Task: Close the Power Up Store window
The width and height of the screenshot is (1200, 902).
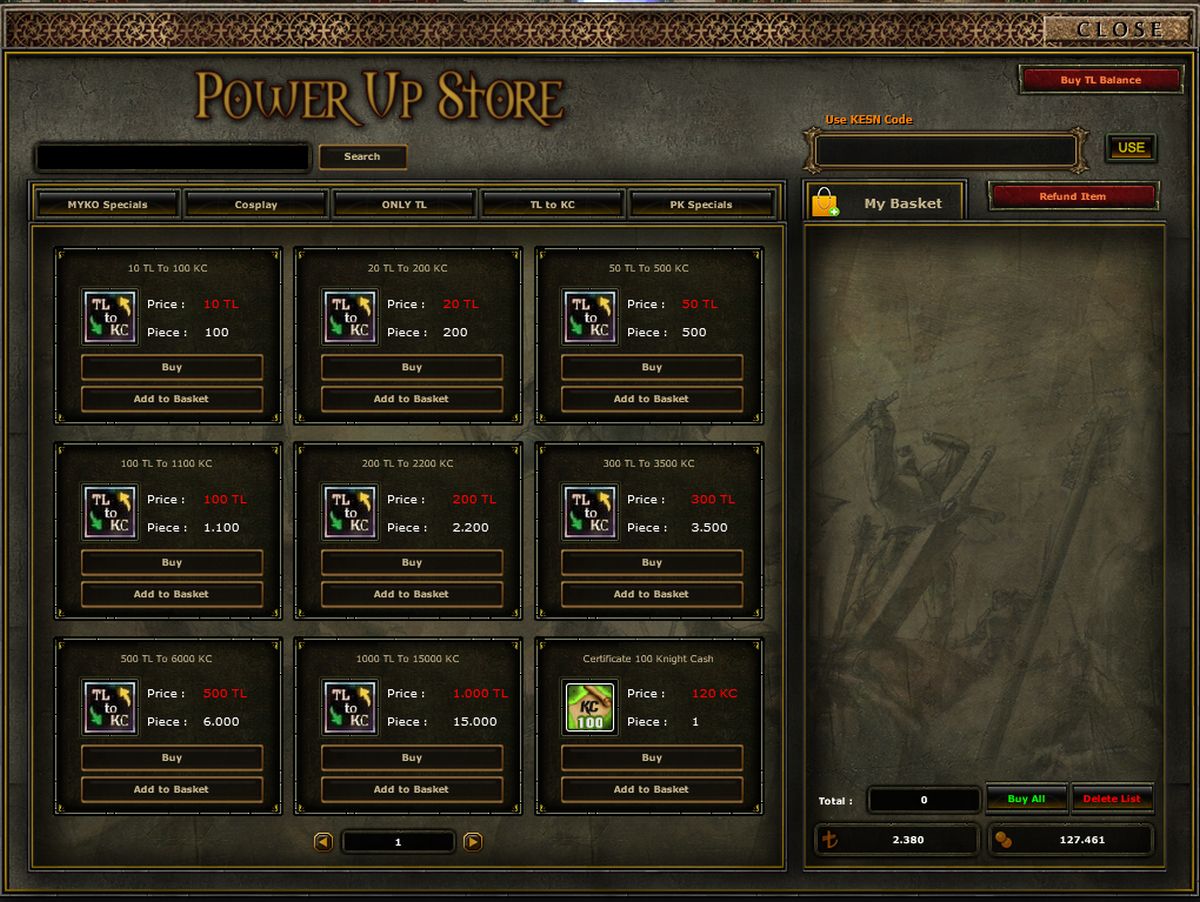Action: click(x=1119, y=29)
